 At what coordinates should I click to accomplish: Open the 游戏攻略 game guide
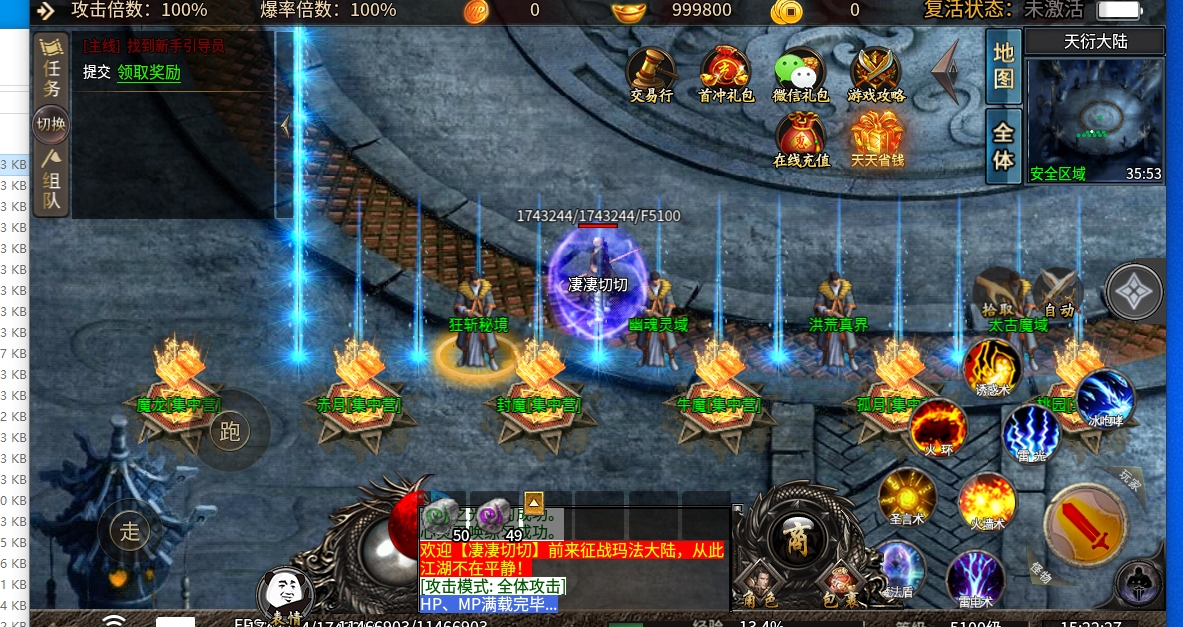point(876,74)
